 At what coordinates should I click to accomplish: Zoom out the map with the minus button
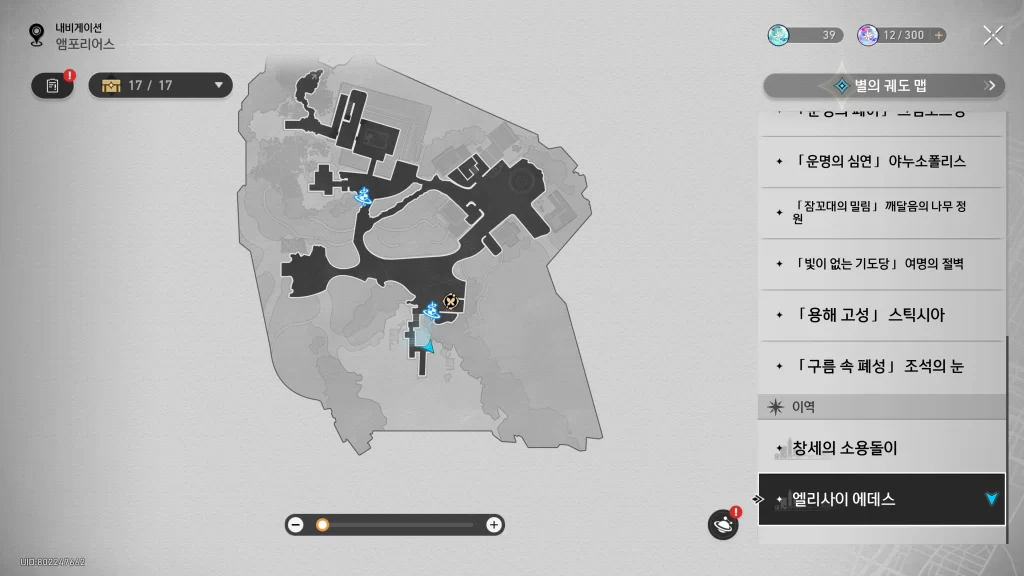296,524
